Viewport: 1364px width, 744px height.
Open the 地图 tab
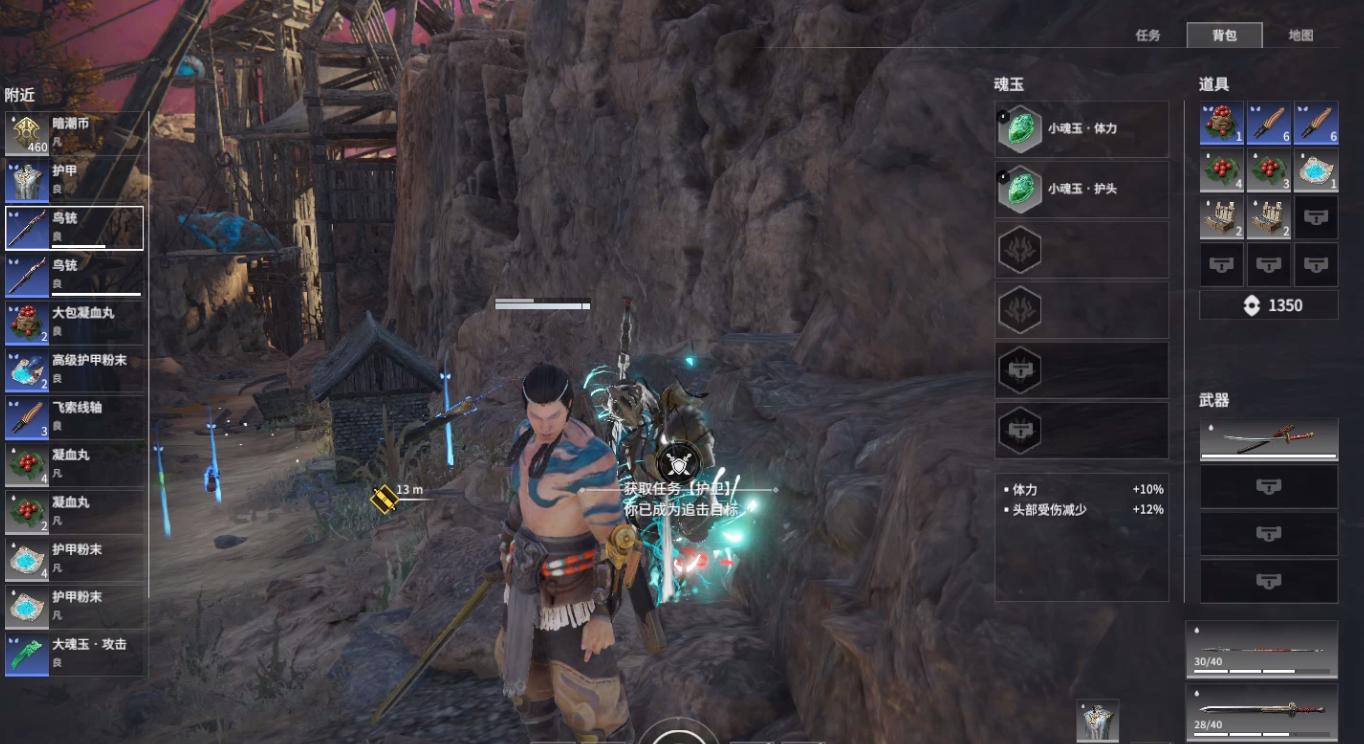coord(1300,35)
